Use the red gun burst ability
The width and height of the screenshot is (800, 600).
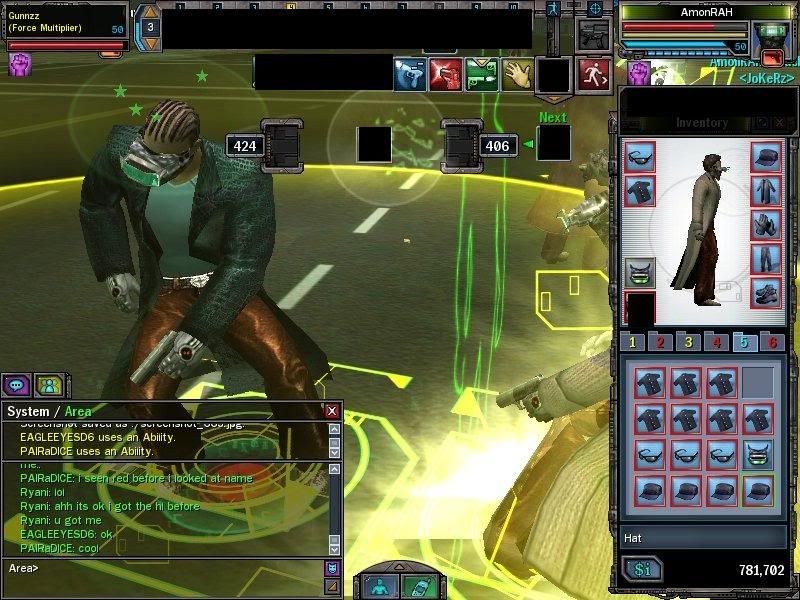tap(445, 74)
